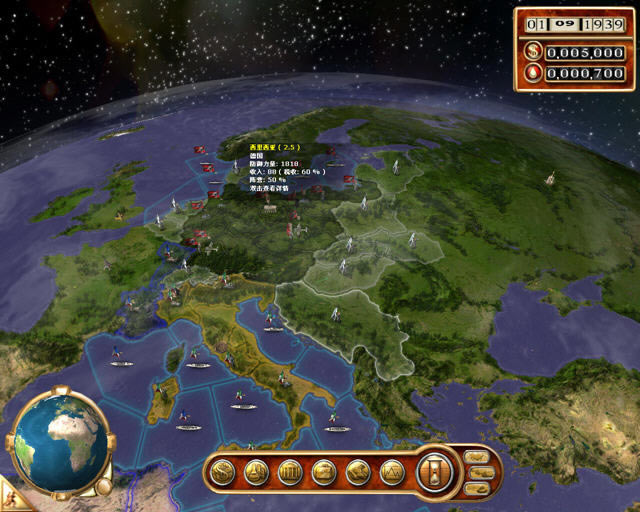The height and width of the screenshot is (512, 640).
Task: Open the line graph statistics button
Action: [393, 471]
